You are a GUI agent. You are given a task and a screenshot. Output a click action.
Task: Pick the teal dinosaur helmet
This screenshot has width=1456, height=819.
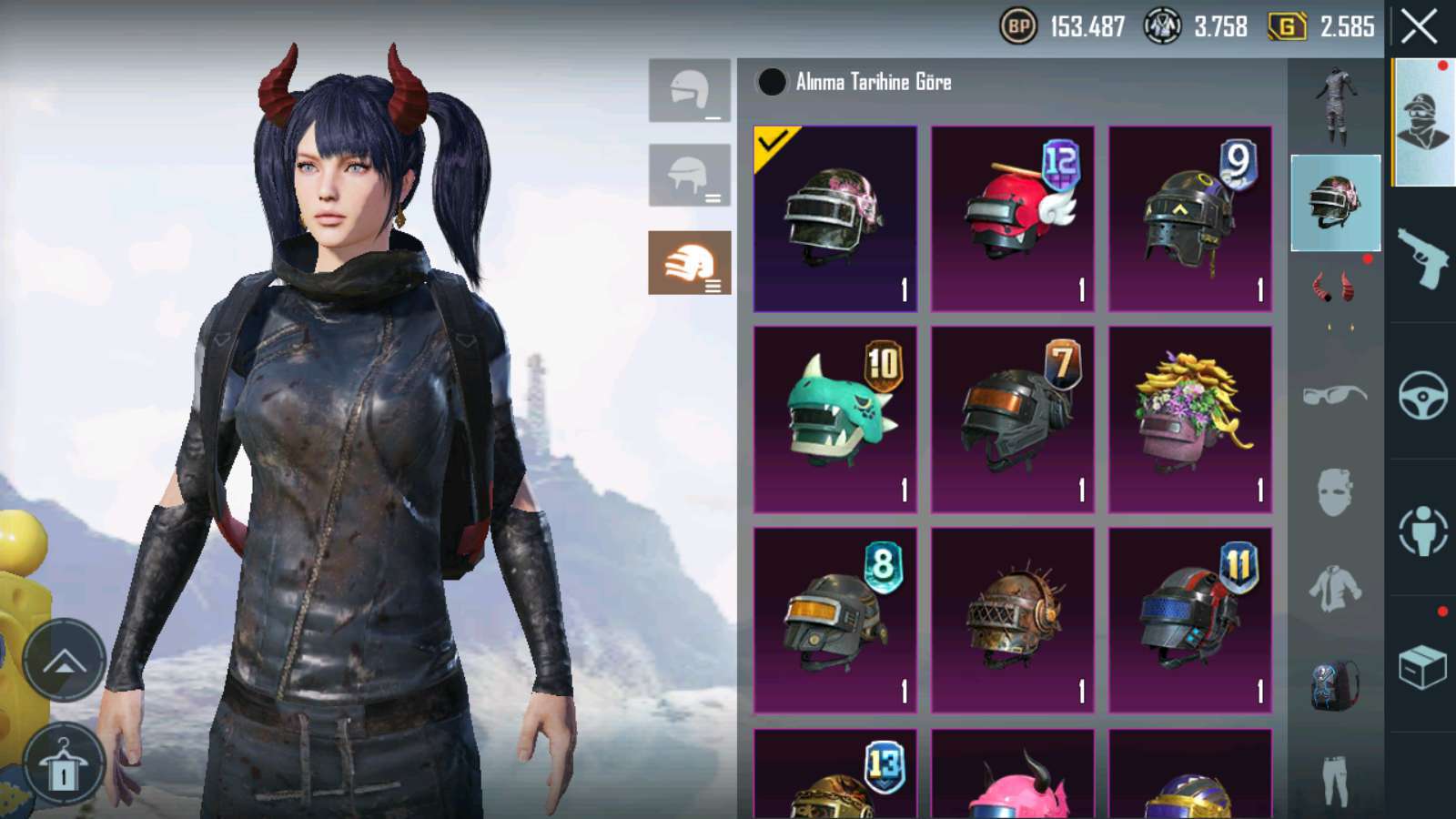(834, 420)
